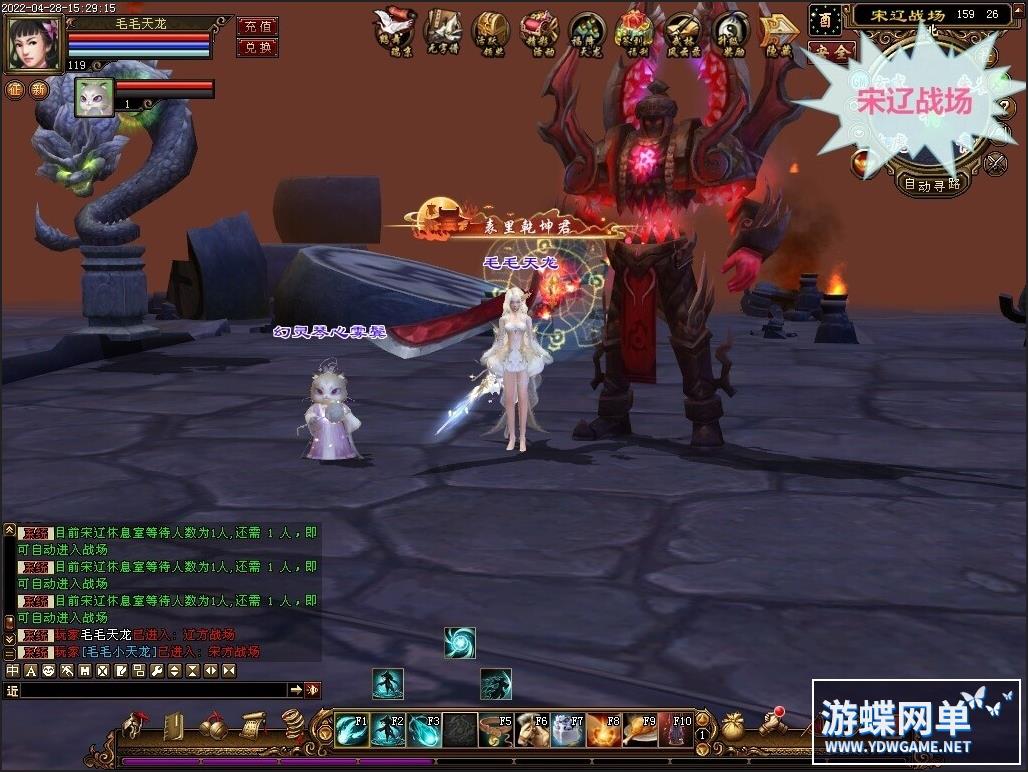Screen dimensions: 1028x772
Task: Click the round 新 button
Action: (39, 89)
